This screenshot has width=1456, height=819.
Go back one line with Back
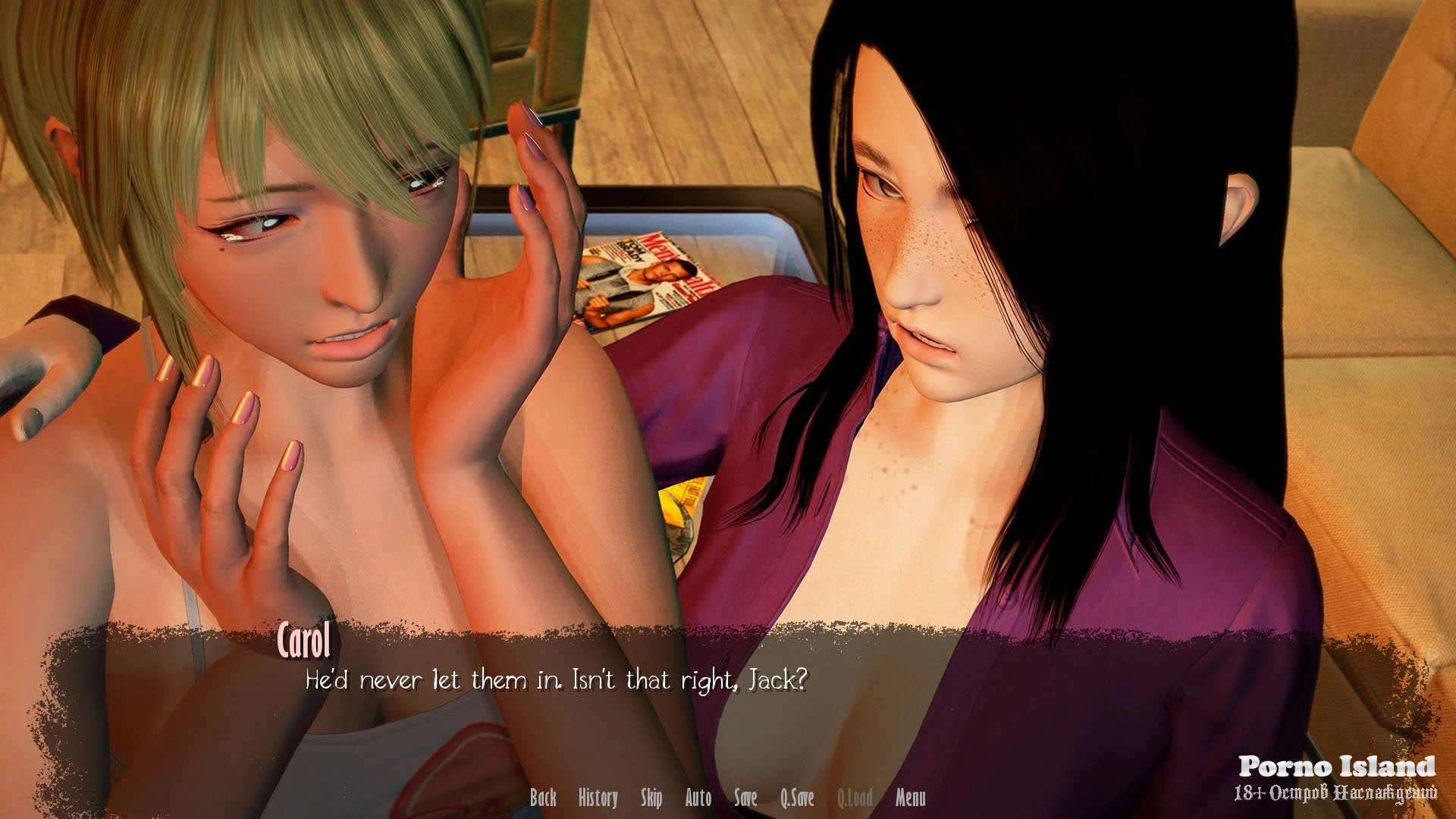(x=543, y=798)
